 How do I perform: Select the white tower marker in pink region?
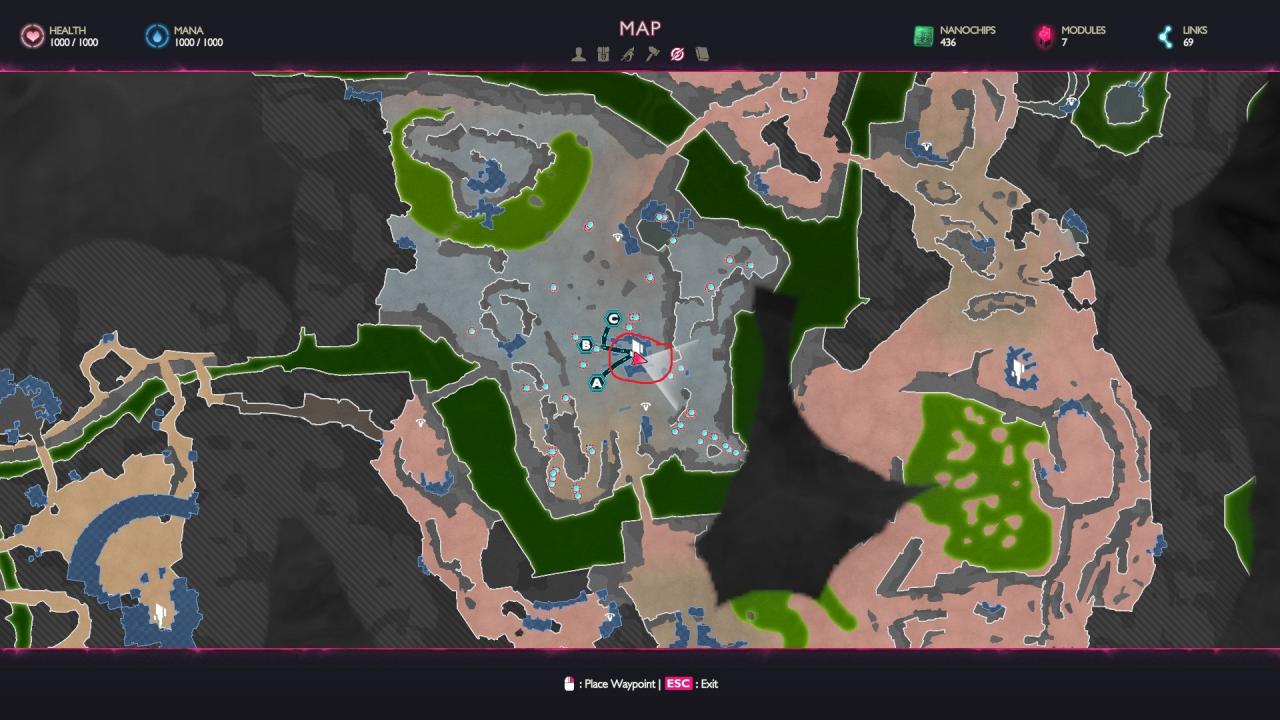coord(1018,367)
